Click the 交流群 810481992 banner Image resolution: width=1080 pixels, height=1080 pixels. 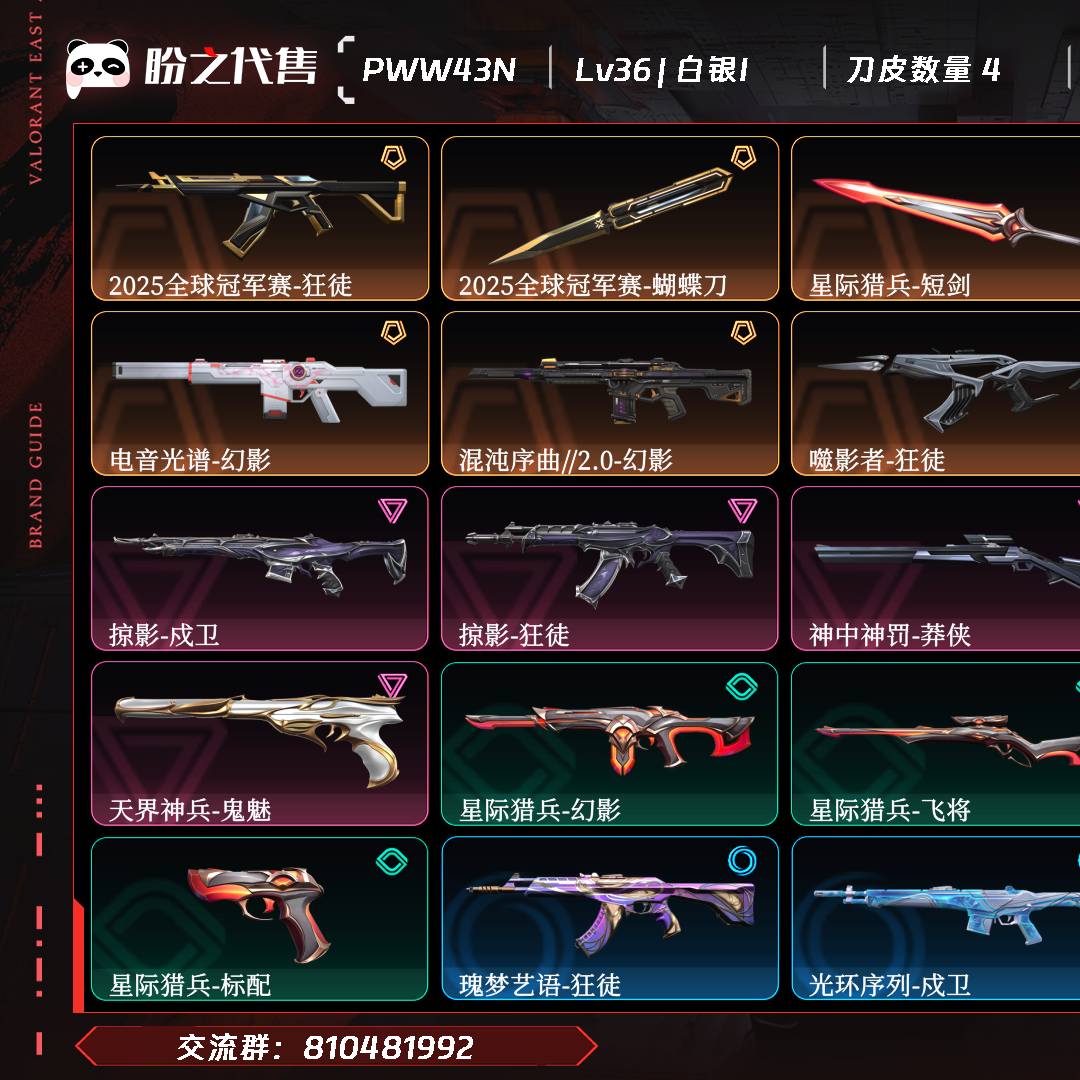(336, 1047)
